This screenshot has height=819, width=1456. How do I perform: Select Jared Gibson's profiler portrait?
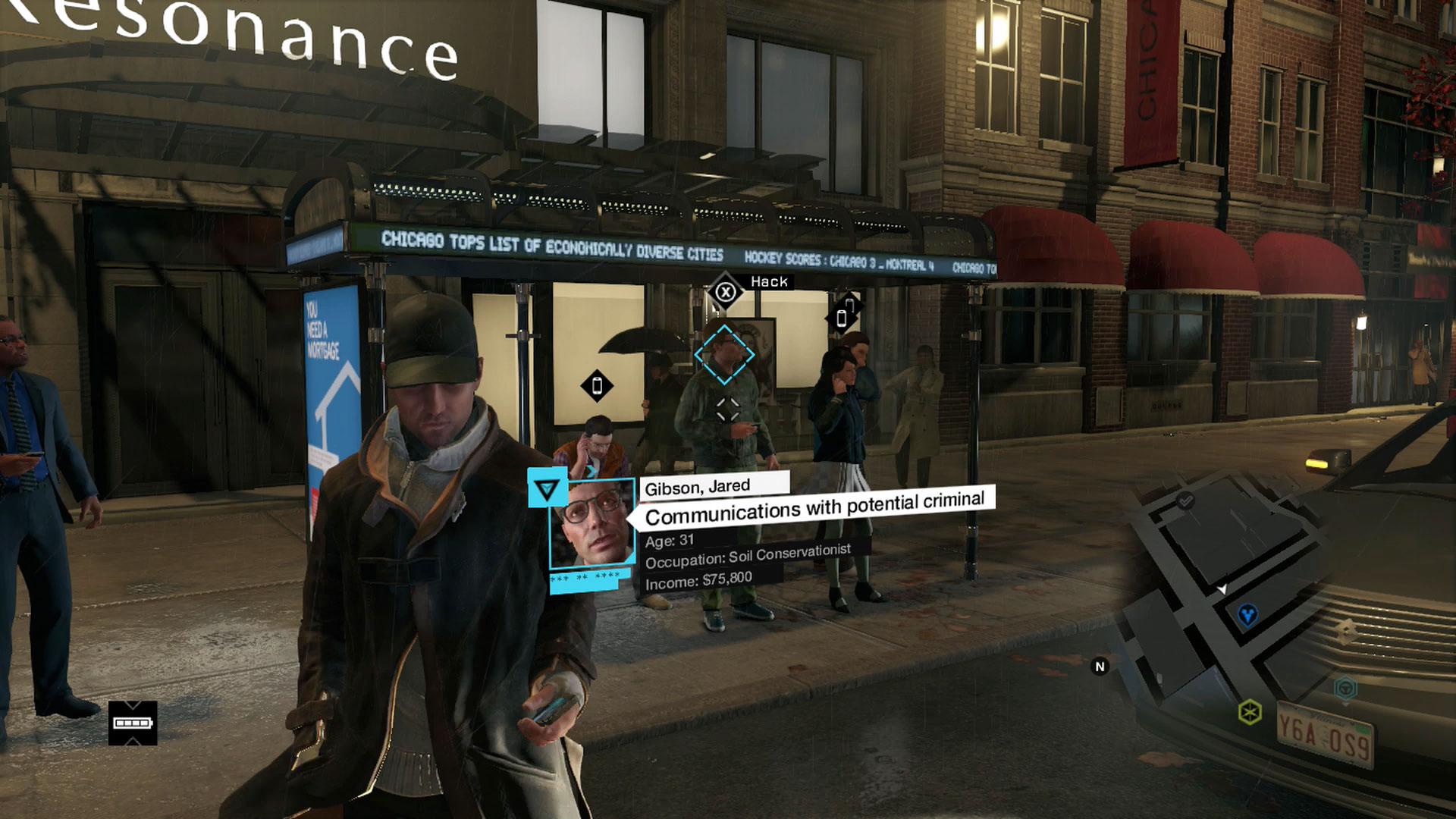coord(592,525)
